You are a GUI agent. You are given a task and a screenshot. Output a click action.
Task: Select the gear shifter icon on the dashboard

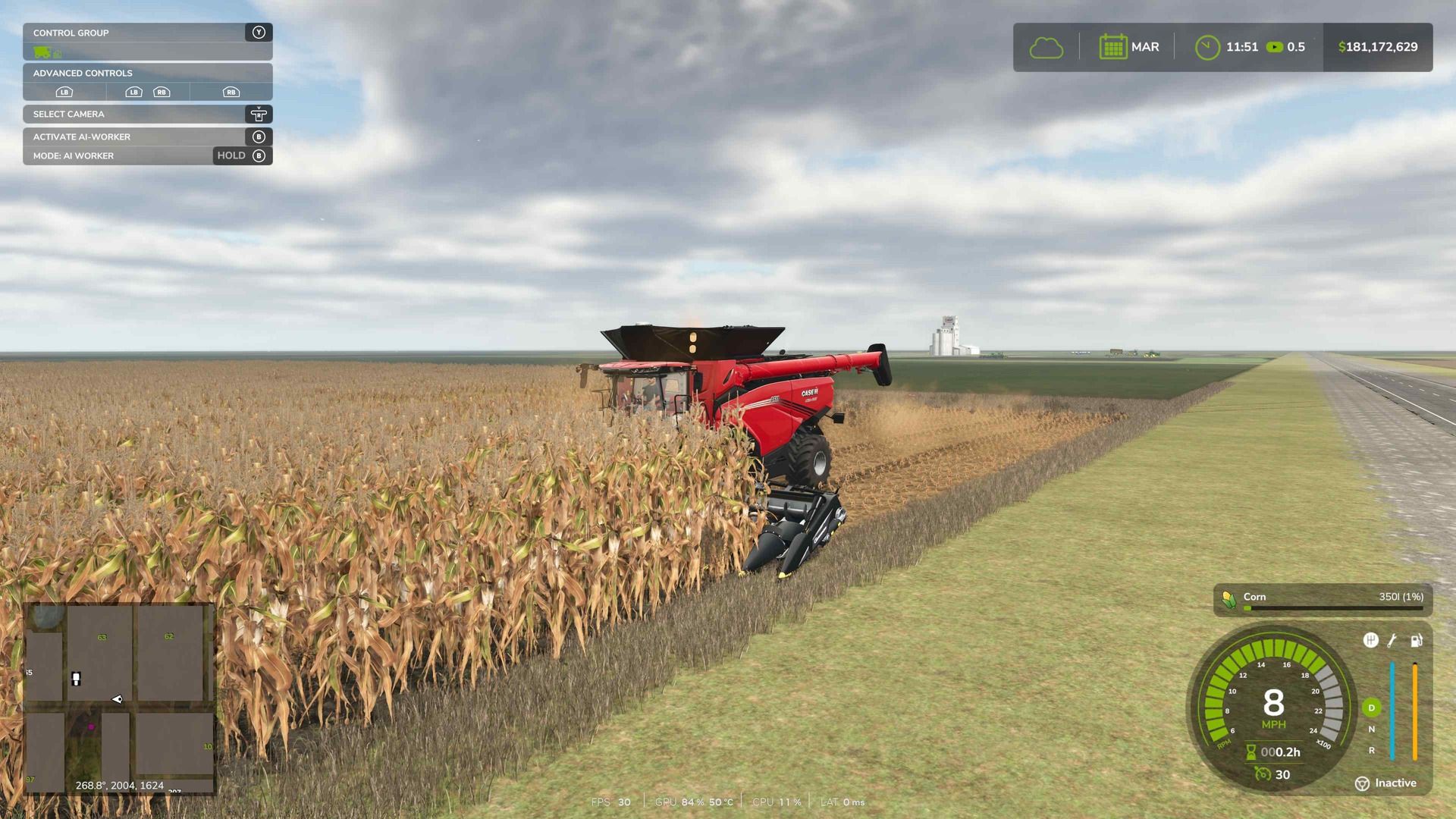point(1372,640)
